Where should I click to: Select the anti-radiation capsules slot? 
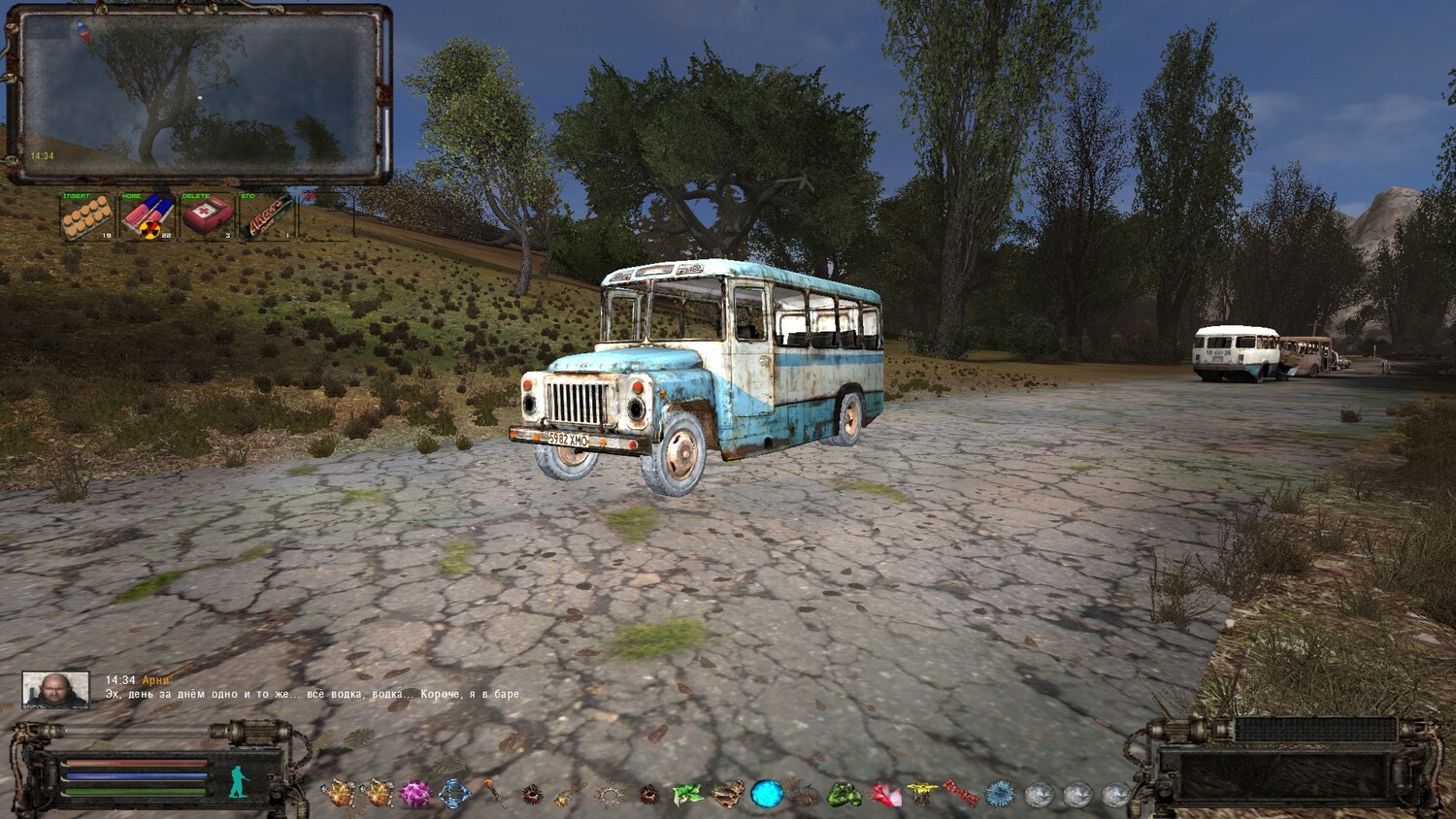(x=148, y=215)
